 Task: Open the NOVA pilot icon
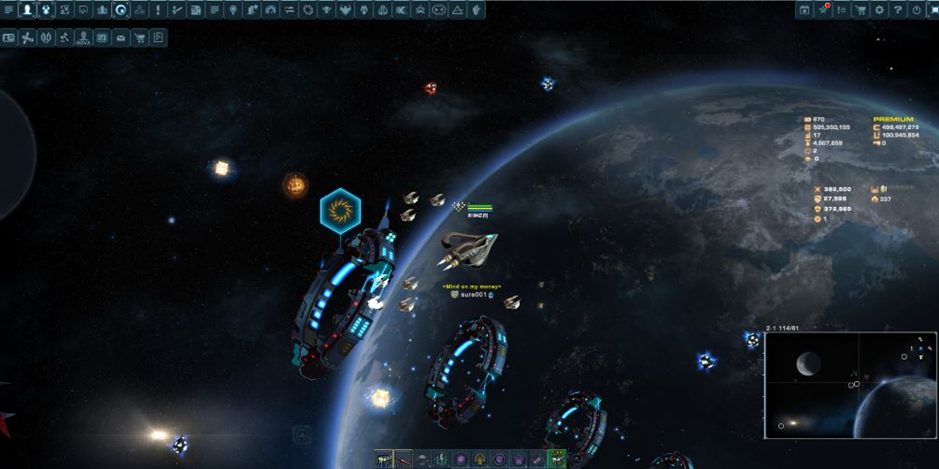tap(84, 38)
